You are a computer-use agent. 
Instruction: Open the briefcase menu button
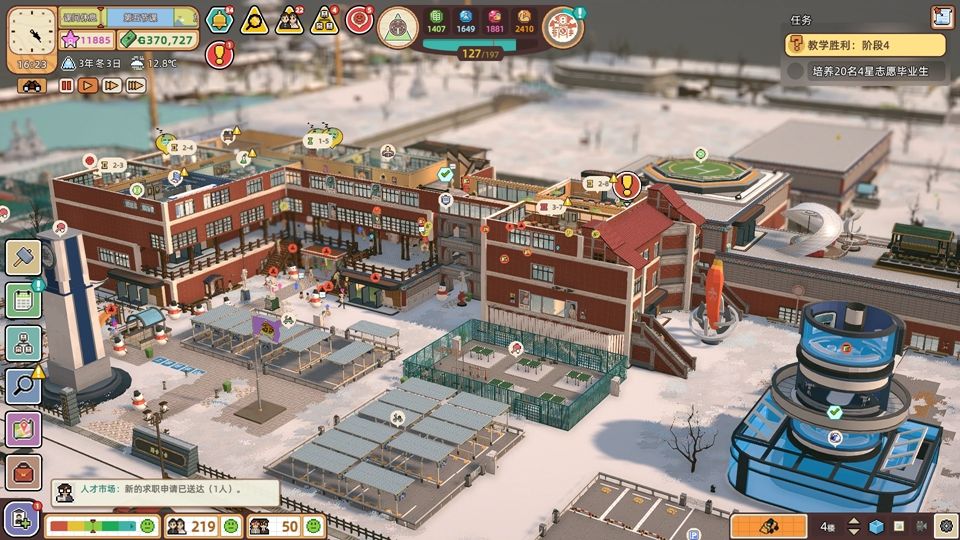pyautogui.click(x=23, y=472)
